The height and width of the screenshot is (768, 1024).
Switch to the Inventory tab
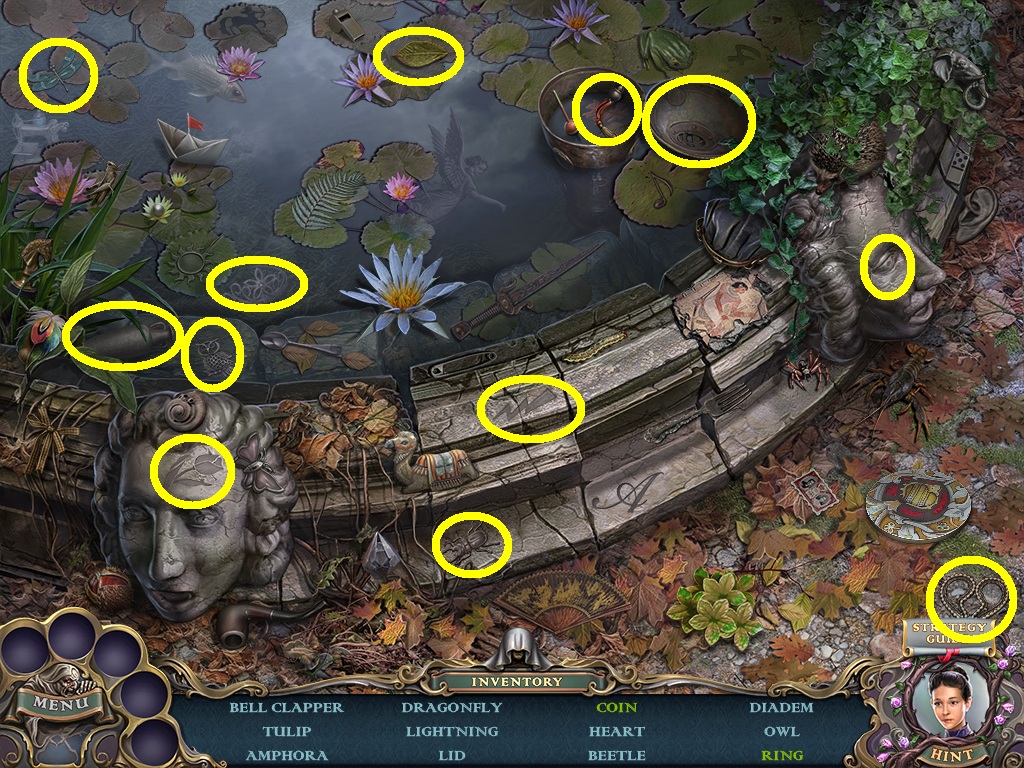pyautogui.click(x=517, y=681)
